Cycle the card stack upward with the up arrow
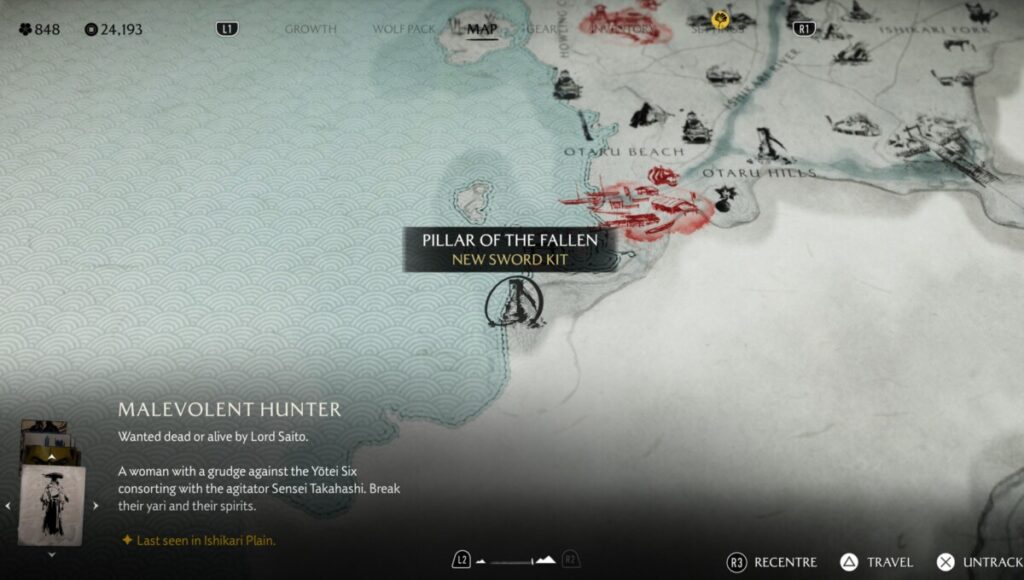 pyautogui.click(x=51, y=457)
